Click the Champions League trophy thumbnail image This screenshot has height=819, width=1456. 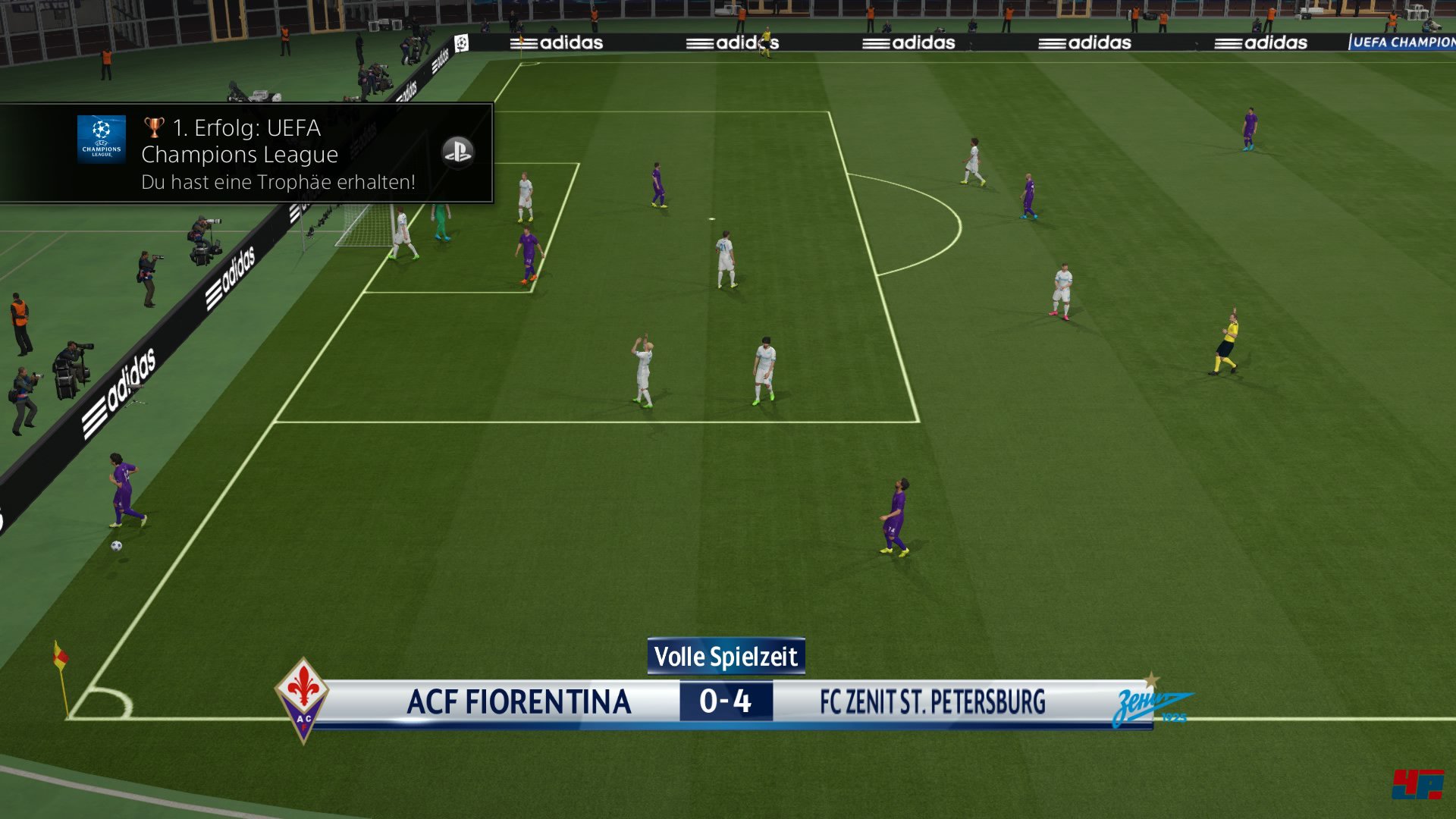[102, 139]
